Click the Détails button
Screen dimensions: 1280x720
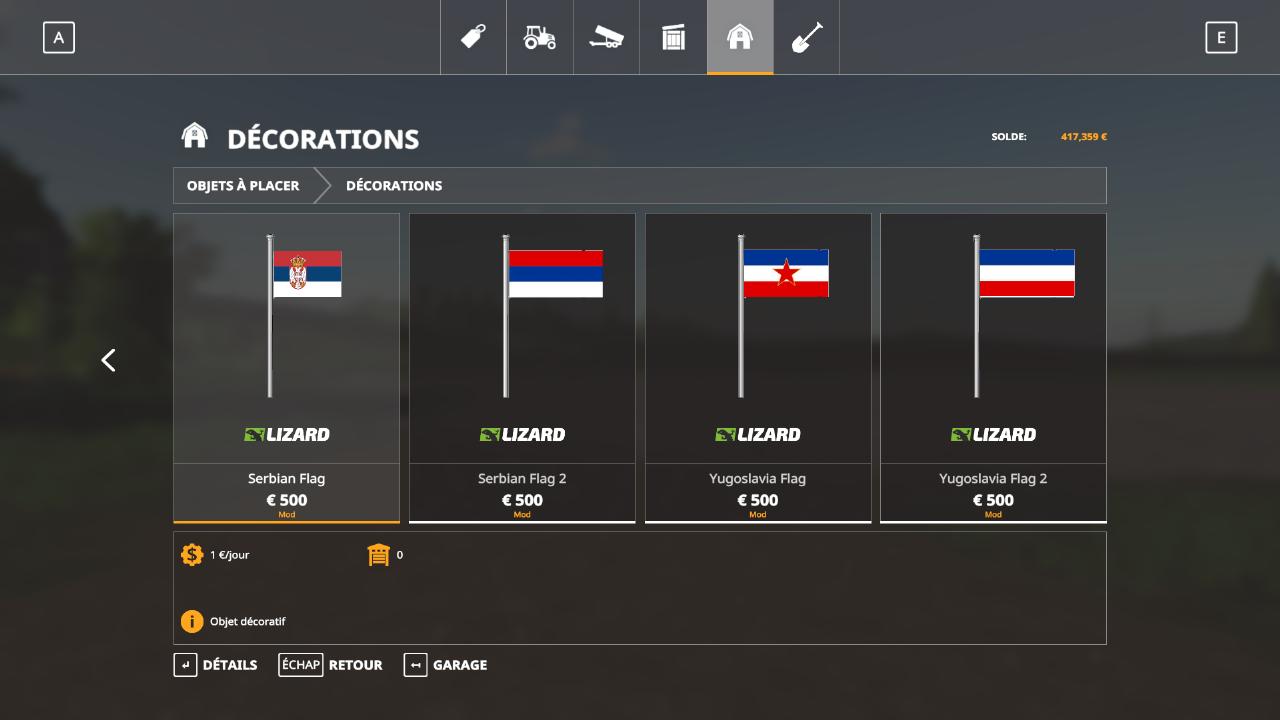[215, 665]
